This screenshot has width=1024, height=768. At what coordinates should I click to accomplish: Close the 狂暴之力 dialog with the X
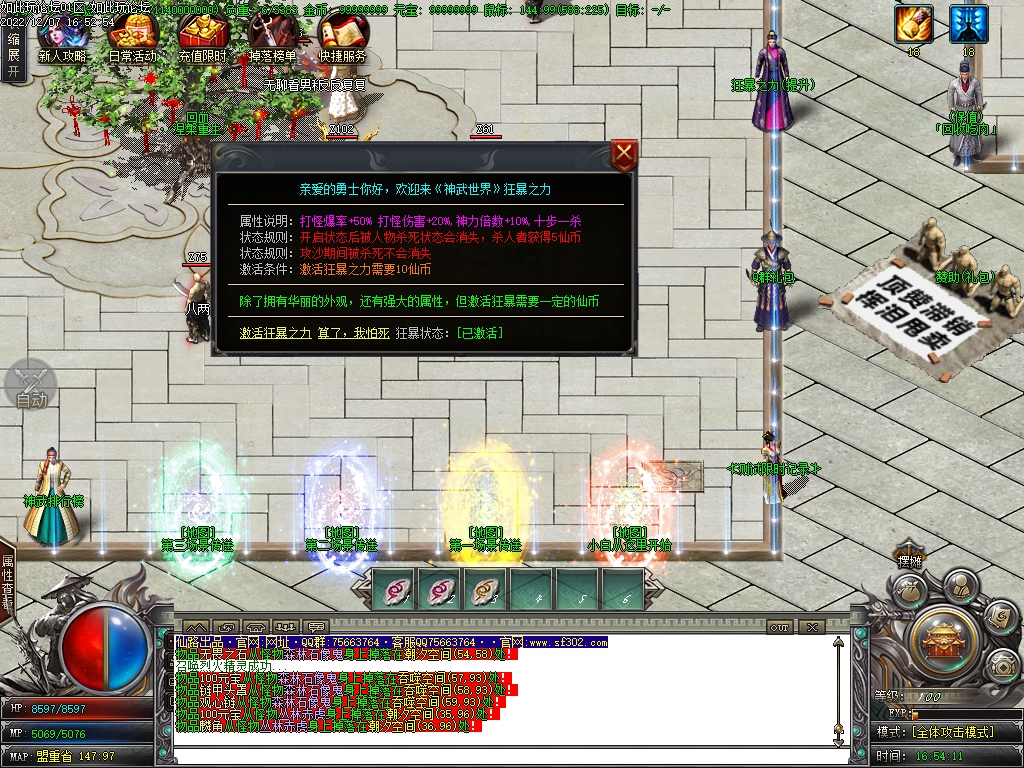tap(624, 155)
